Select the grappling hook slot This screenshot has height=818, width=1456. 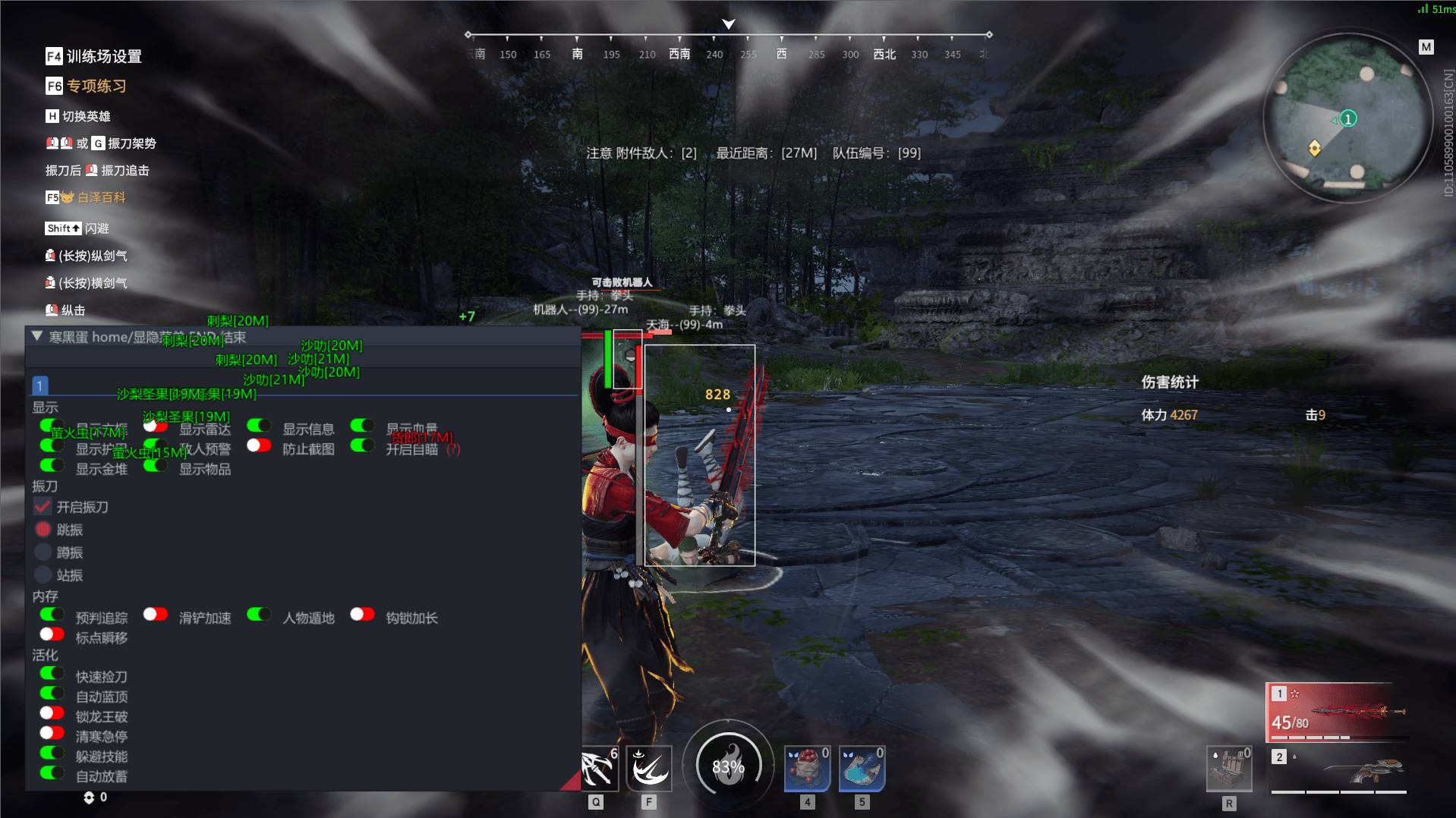[x=597, y=769]
